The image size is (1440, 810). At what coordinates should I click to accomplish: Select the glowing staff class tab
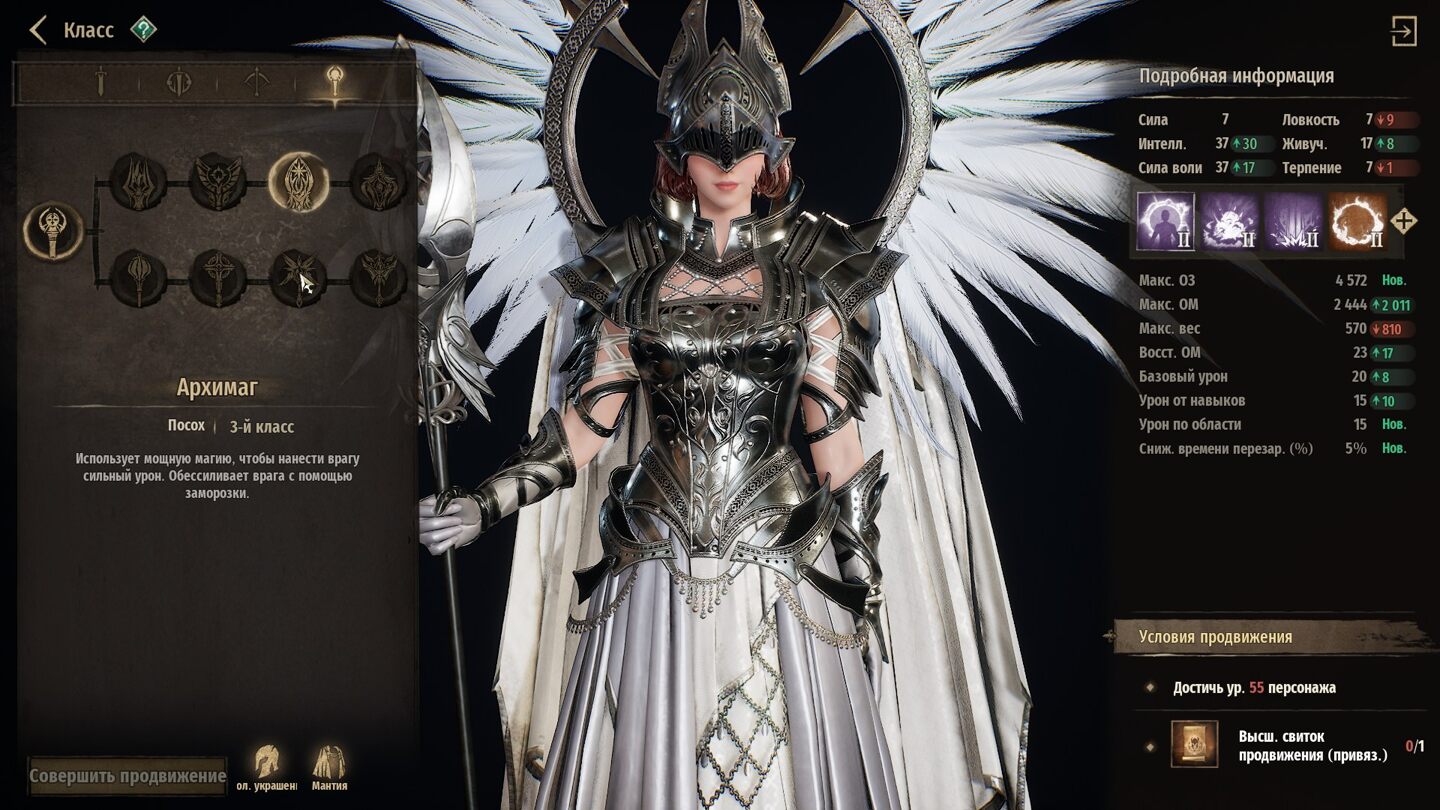click(335, 82)
